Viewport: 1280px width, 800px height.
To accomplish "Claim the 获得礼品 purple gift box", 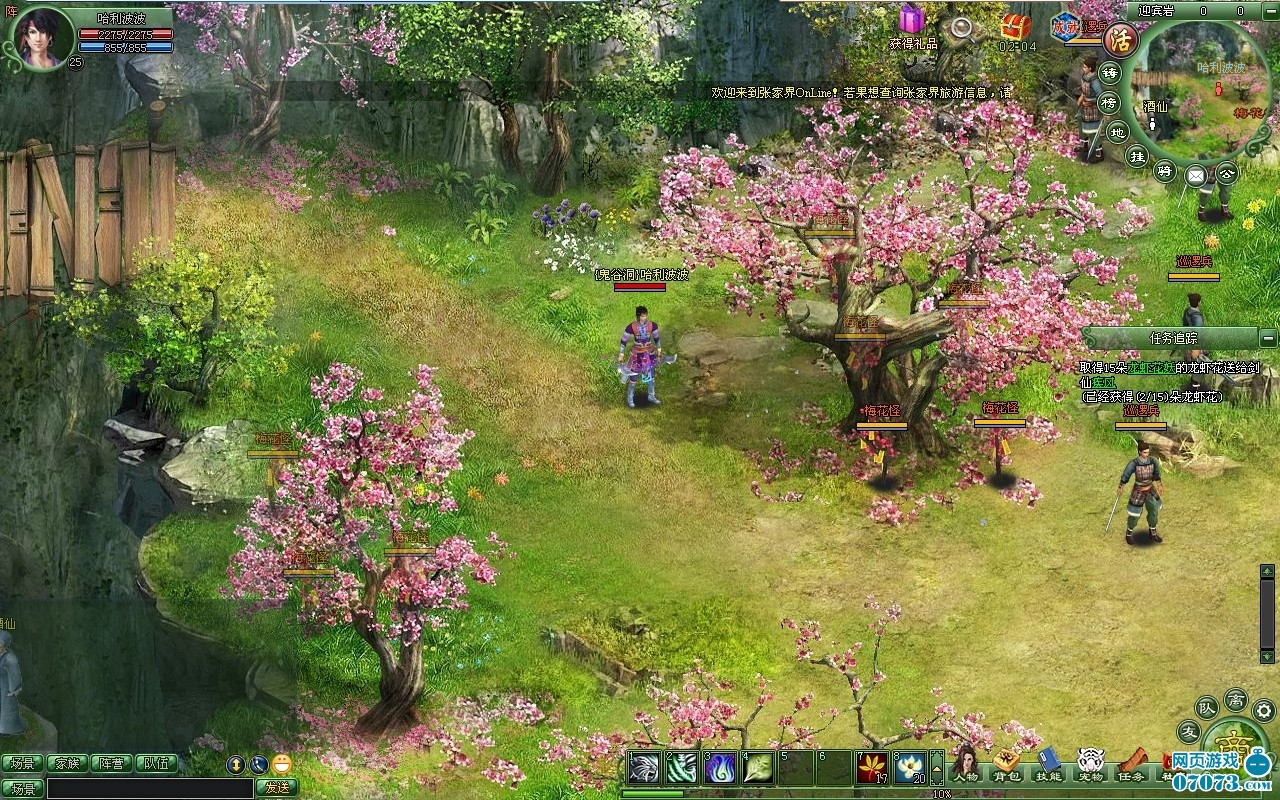I will [911, 20].
